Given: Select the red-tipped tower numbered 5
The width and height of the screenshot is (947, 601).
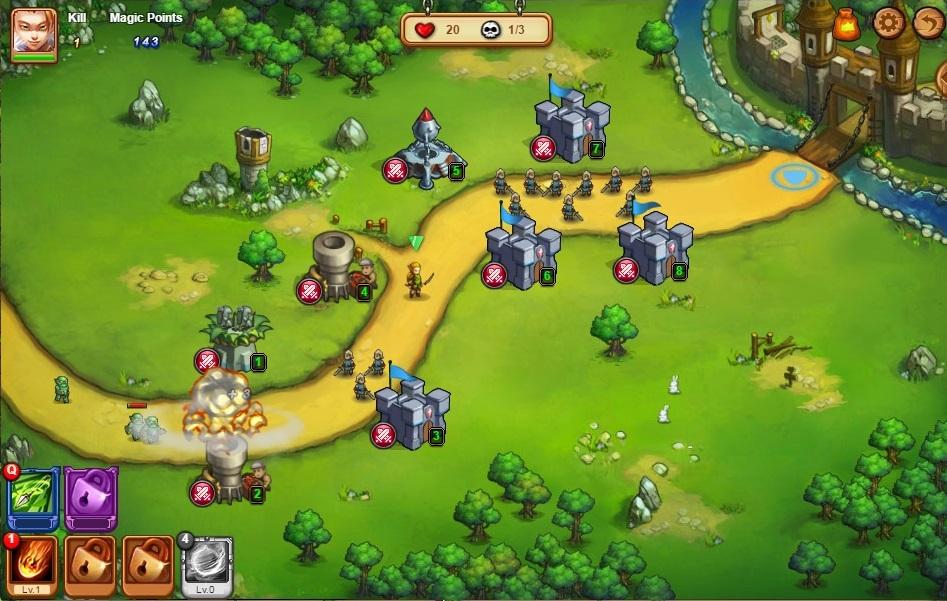Looking at the screenshot, I should click(428, 148).
